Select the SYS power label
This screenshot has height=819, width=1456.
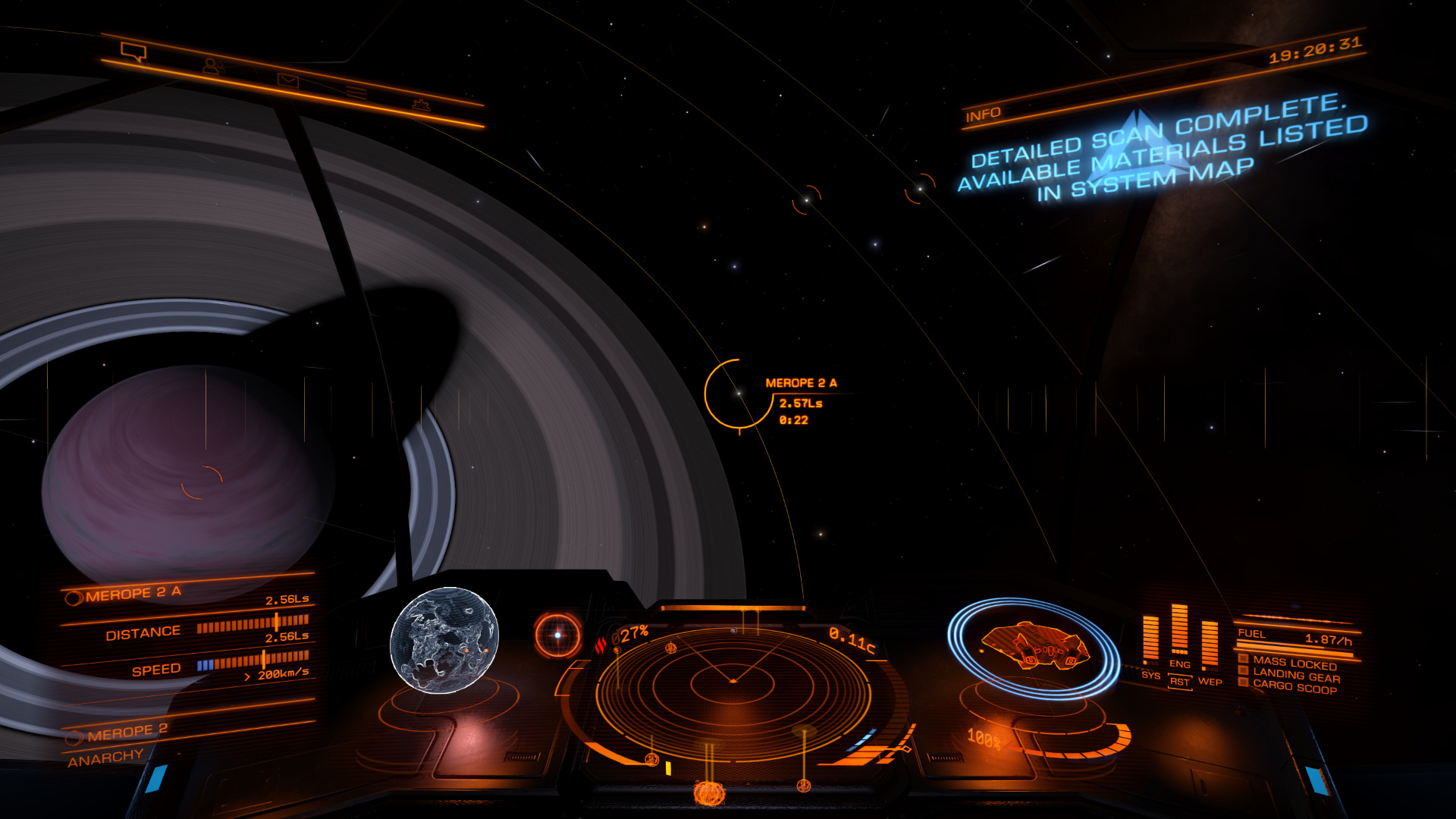point(1150,675)
